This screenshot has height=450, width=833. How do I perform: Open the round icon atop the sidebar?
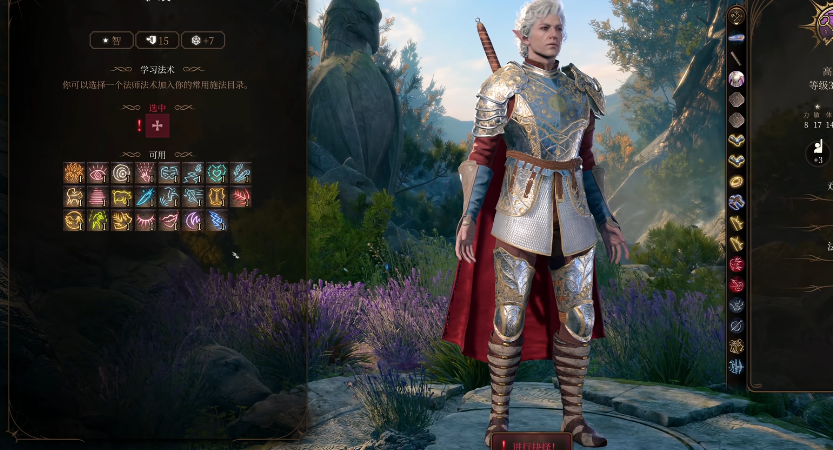pyautogui.click(x=736, y=16)
